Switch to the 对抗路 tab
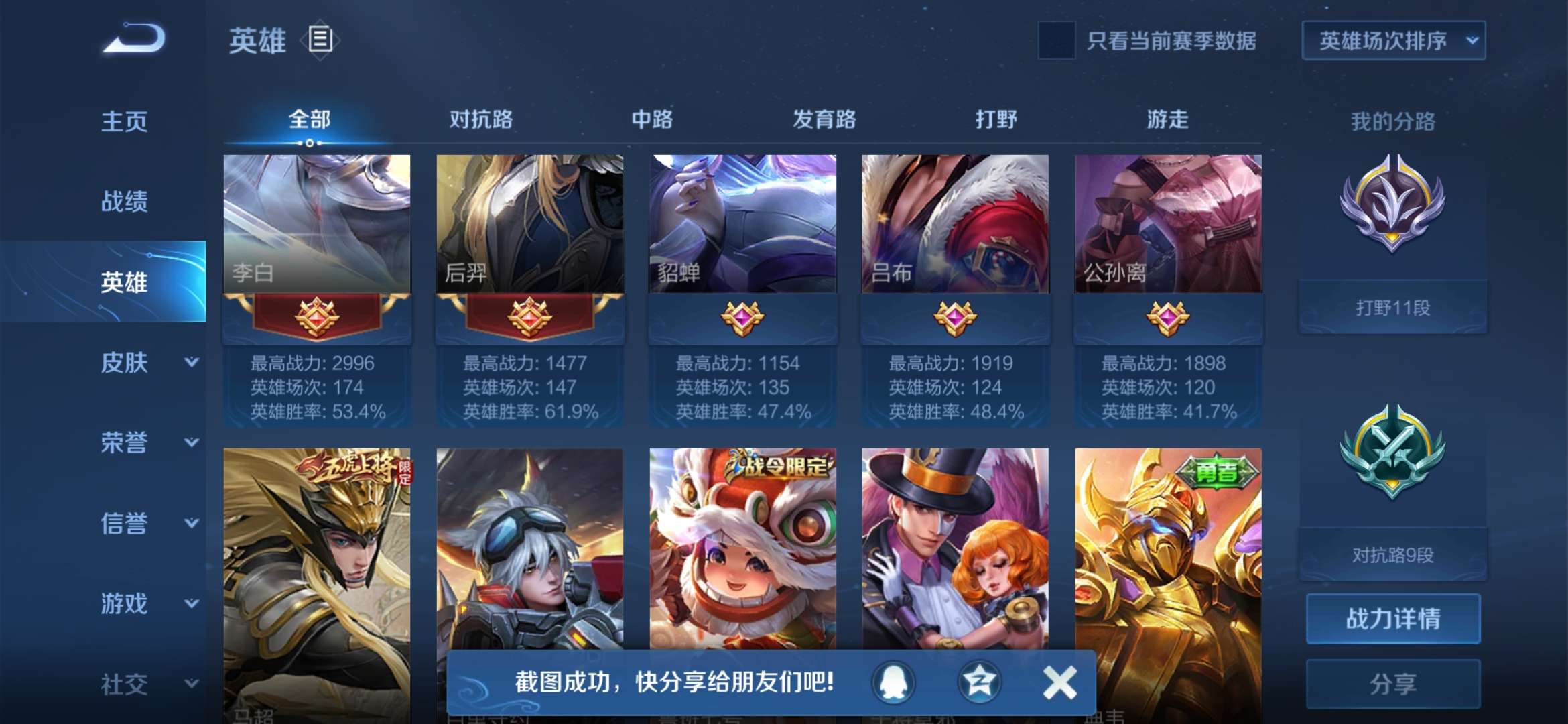Screen dimensions: 1568x724 coord(482,120)
